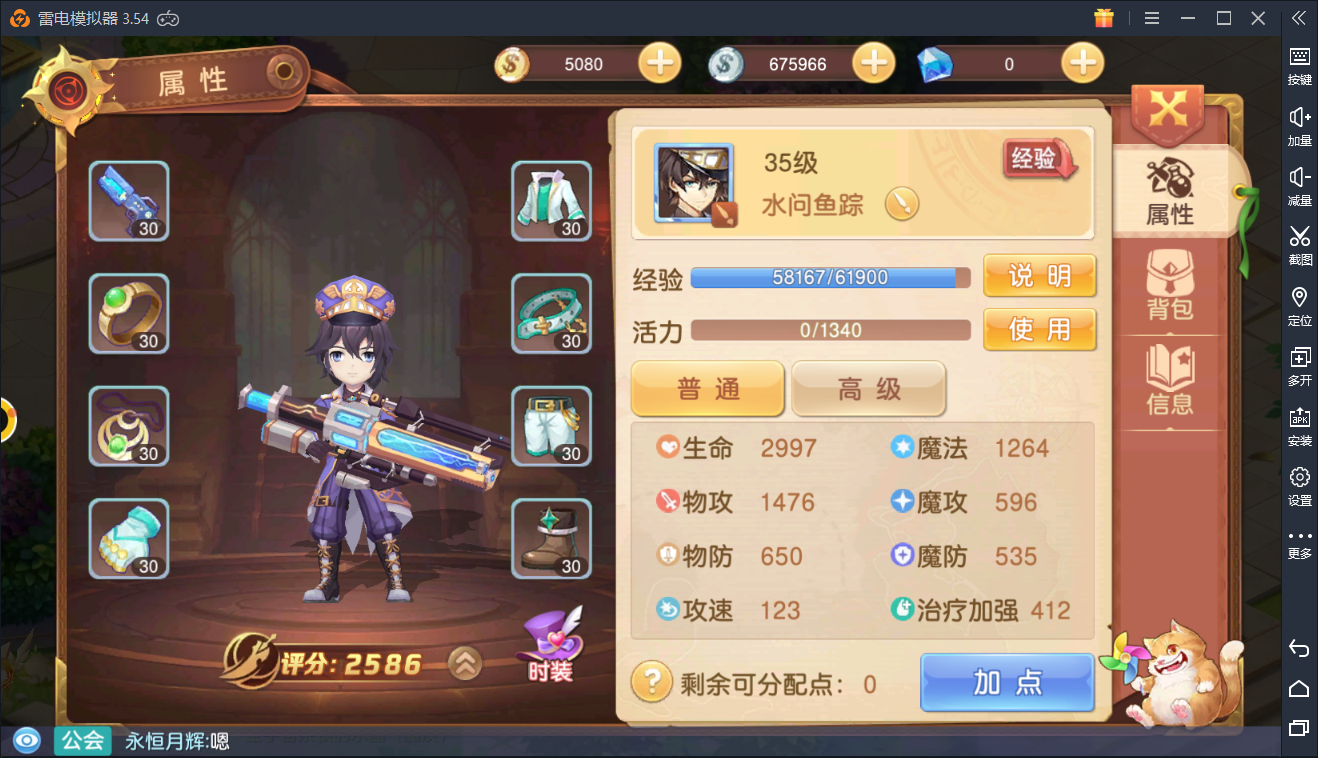Switch to 高级 advanced stats
Viewport: 1318px width, 758px height.
click(x=868, y=388)
